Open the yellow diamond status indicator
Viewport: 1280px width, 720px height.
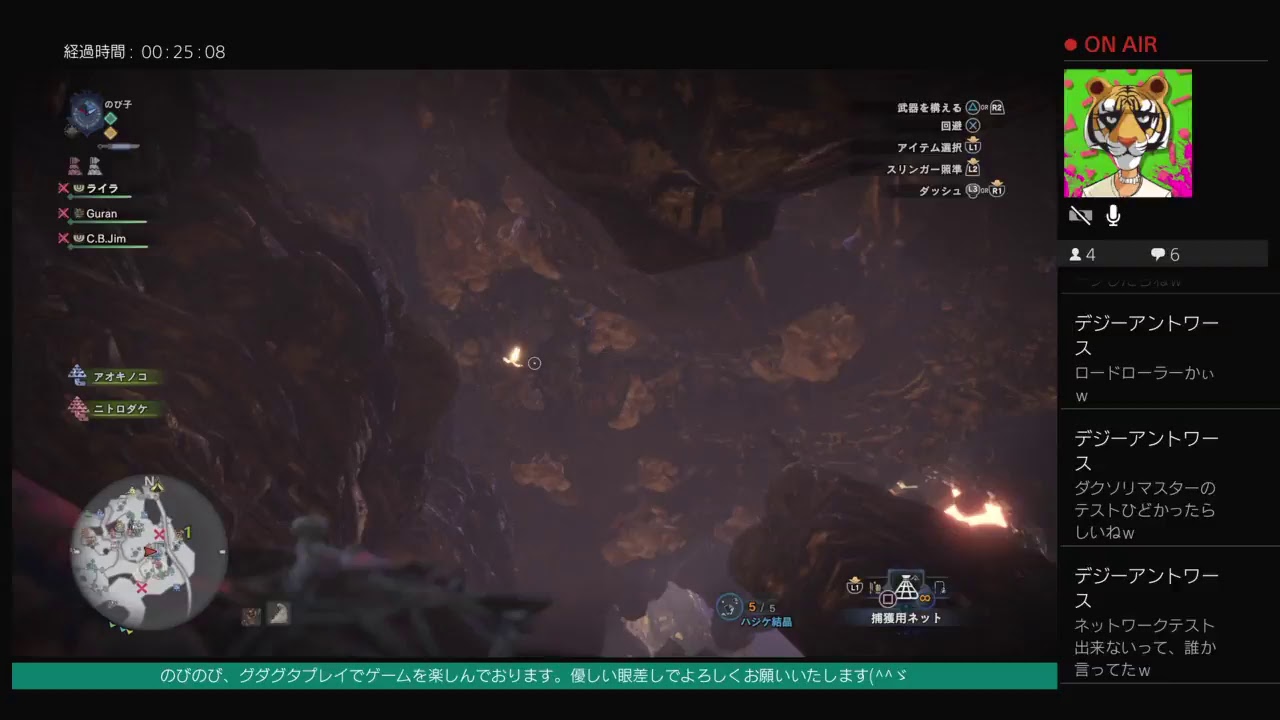111,133
